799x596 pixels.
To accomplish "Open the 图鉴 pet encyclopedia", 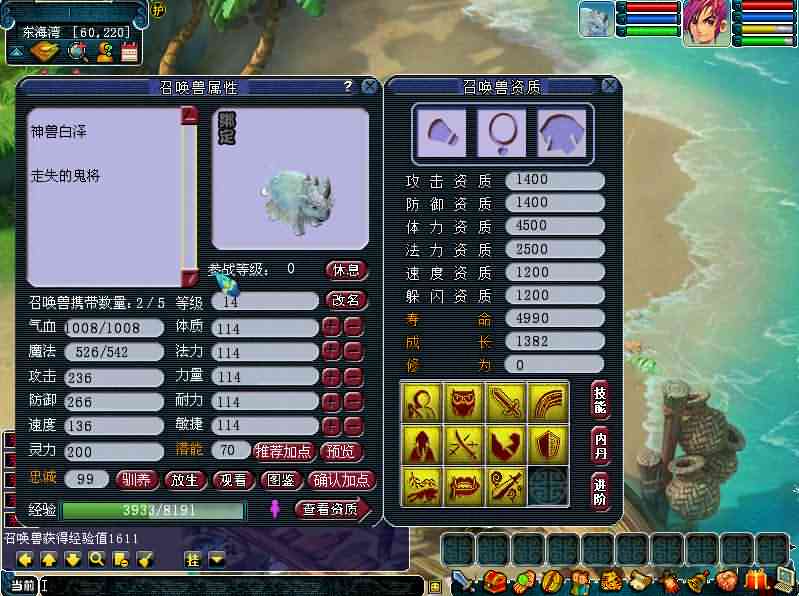I will click(x=281, y=480).
